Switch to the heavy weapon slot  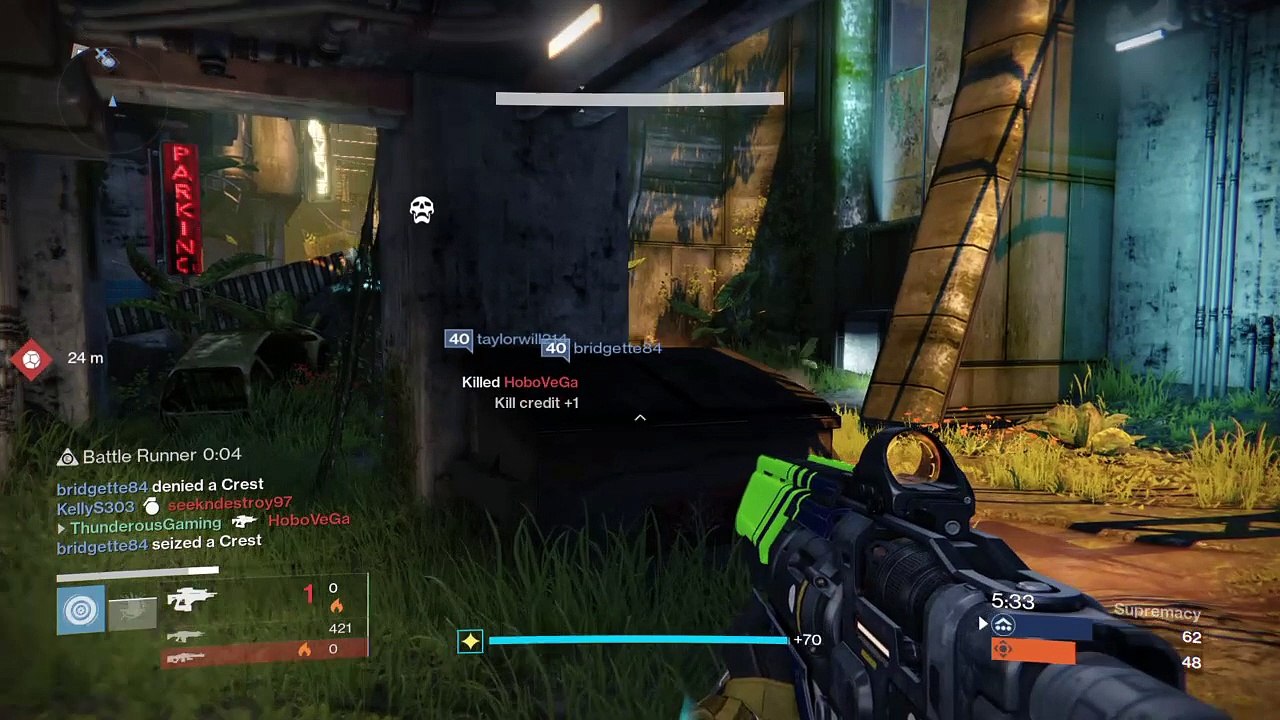coord(186,656)
